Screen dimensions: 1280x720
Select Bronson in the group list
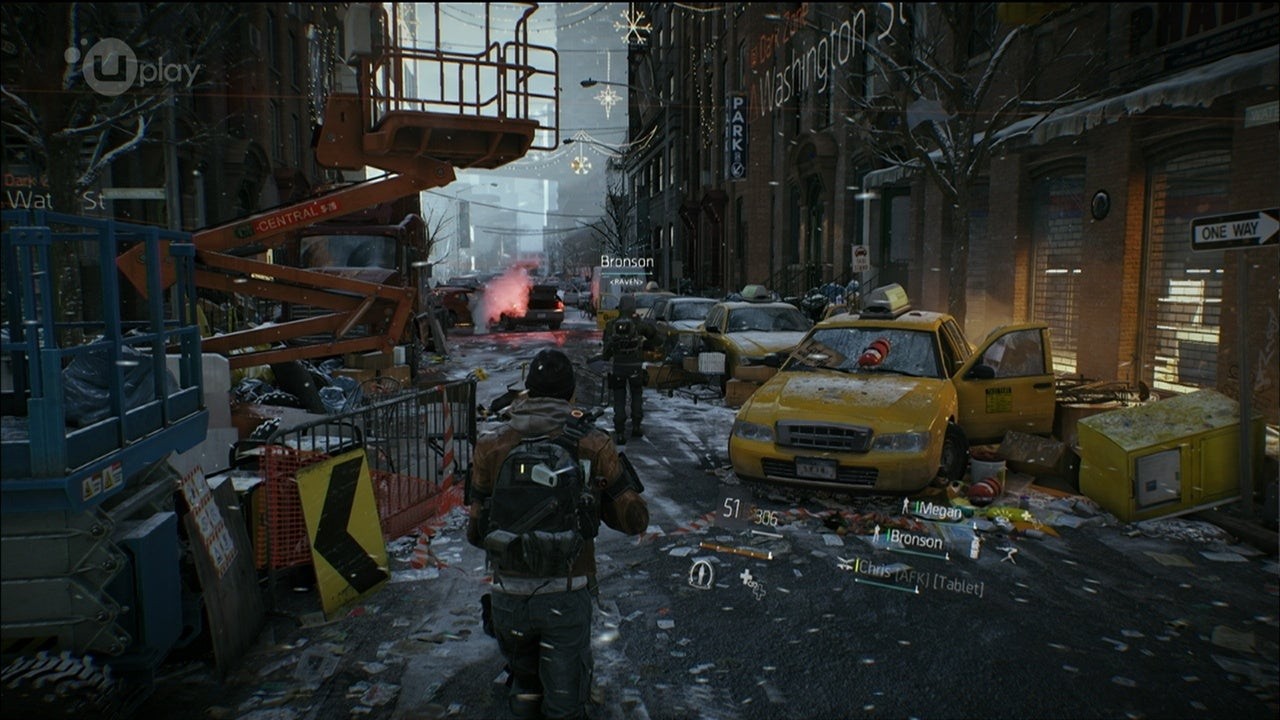click(x=916, y=541)
